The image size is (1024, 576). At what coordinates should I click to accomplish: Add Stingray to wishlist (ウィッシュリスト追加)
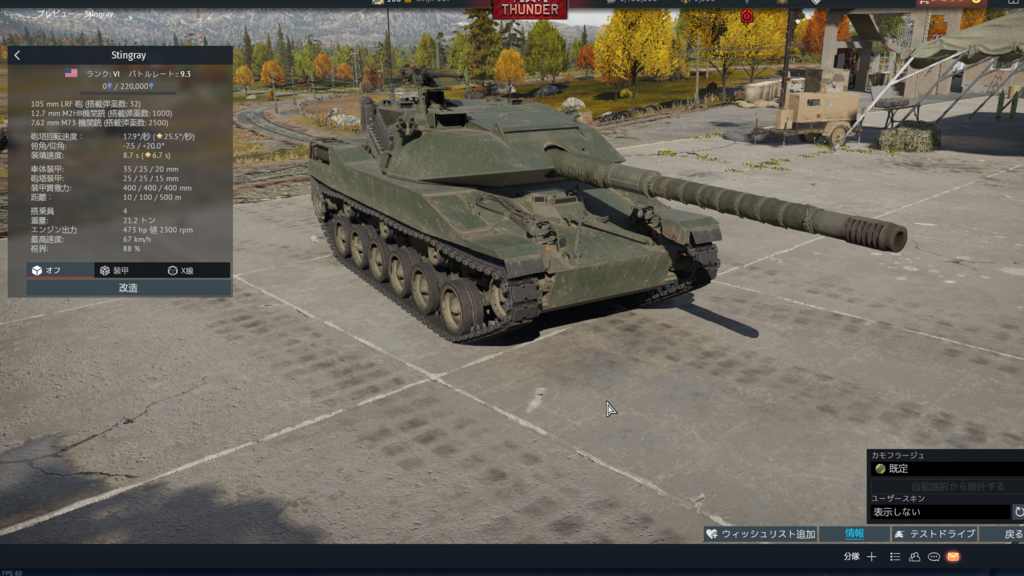point(761,534)
